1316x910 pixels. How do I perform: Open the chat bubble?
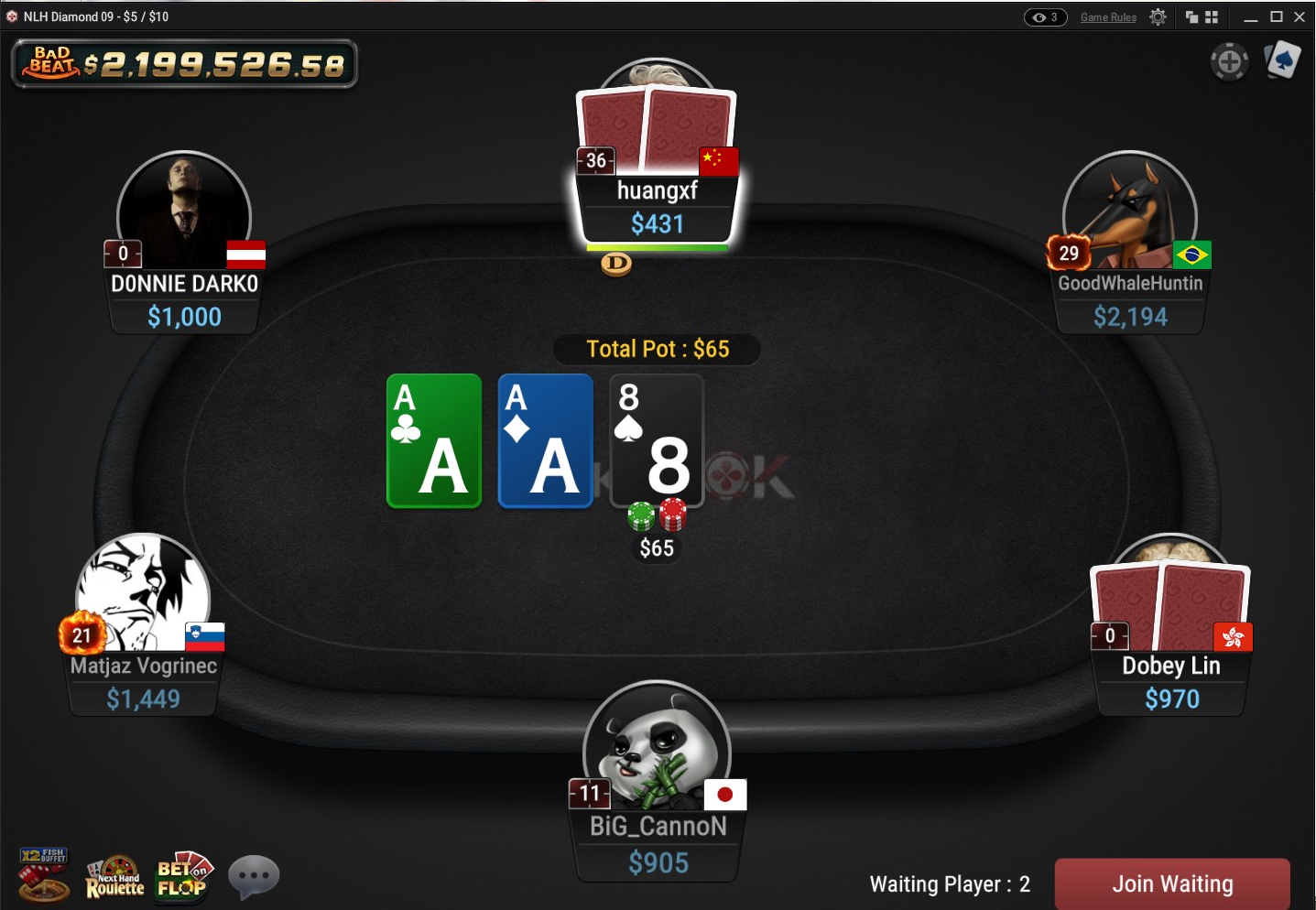click(x=254, y=876)
